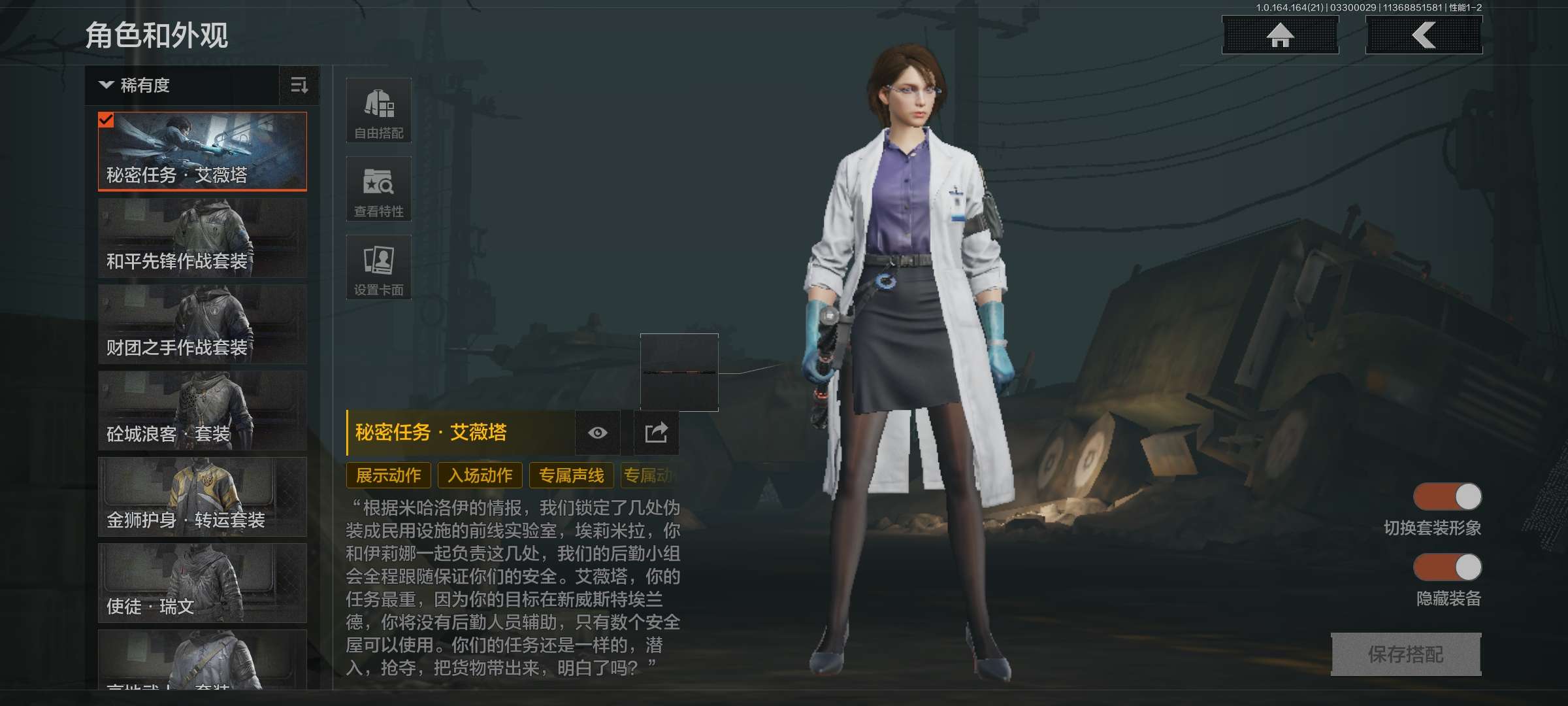The width and height of the screenshot is (1568, 706).
Task: Click the orange checkmark on the selected outfit
Action: click(x=108, y=120)
